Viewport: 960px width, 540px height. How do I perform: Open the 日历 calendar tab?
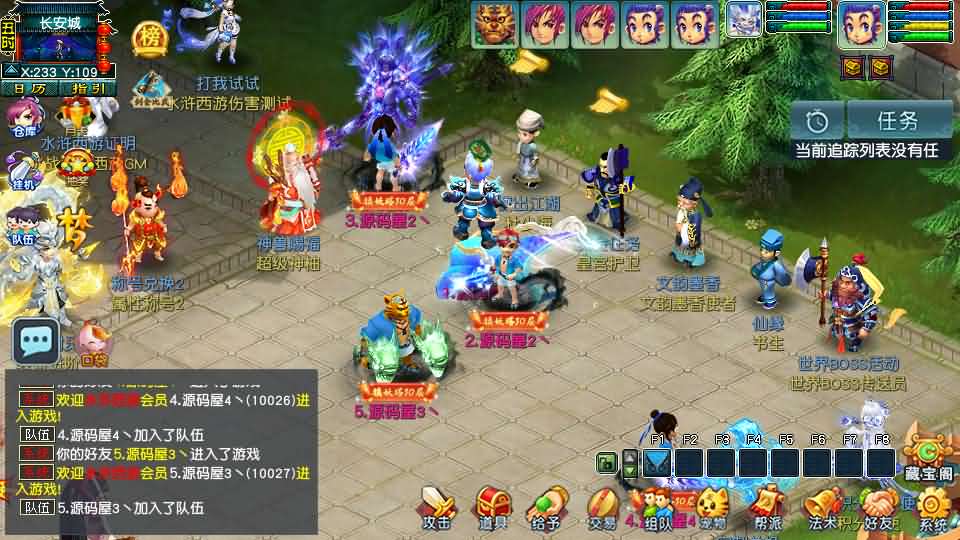pyautogui.click(x=29, y=88)
